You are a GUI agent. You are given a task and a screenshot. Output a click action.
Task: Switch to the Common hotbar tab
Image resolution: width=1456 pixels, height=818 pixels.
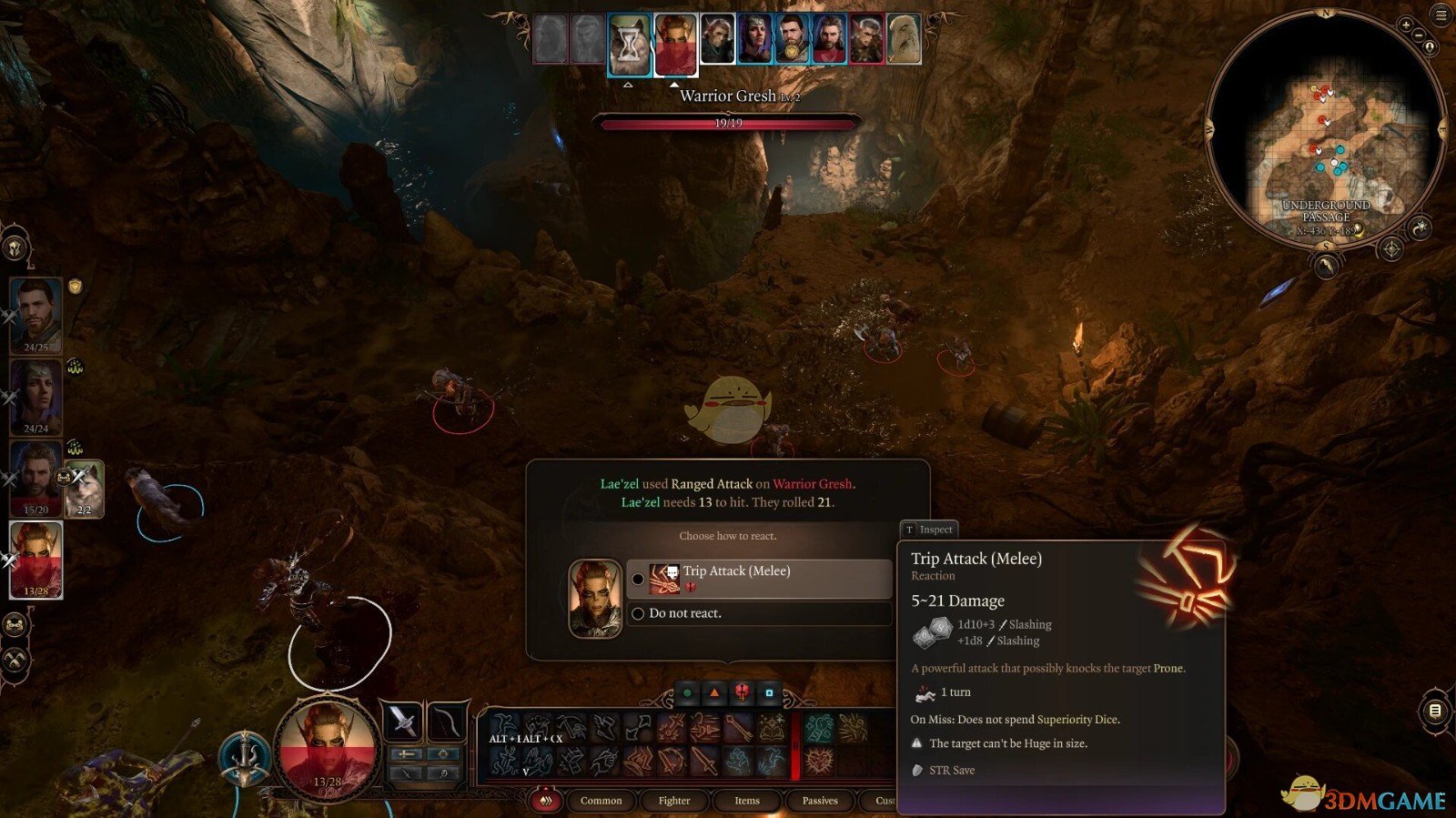click(x=601, y=801)
